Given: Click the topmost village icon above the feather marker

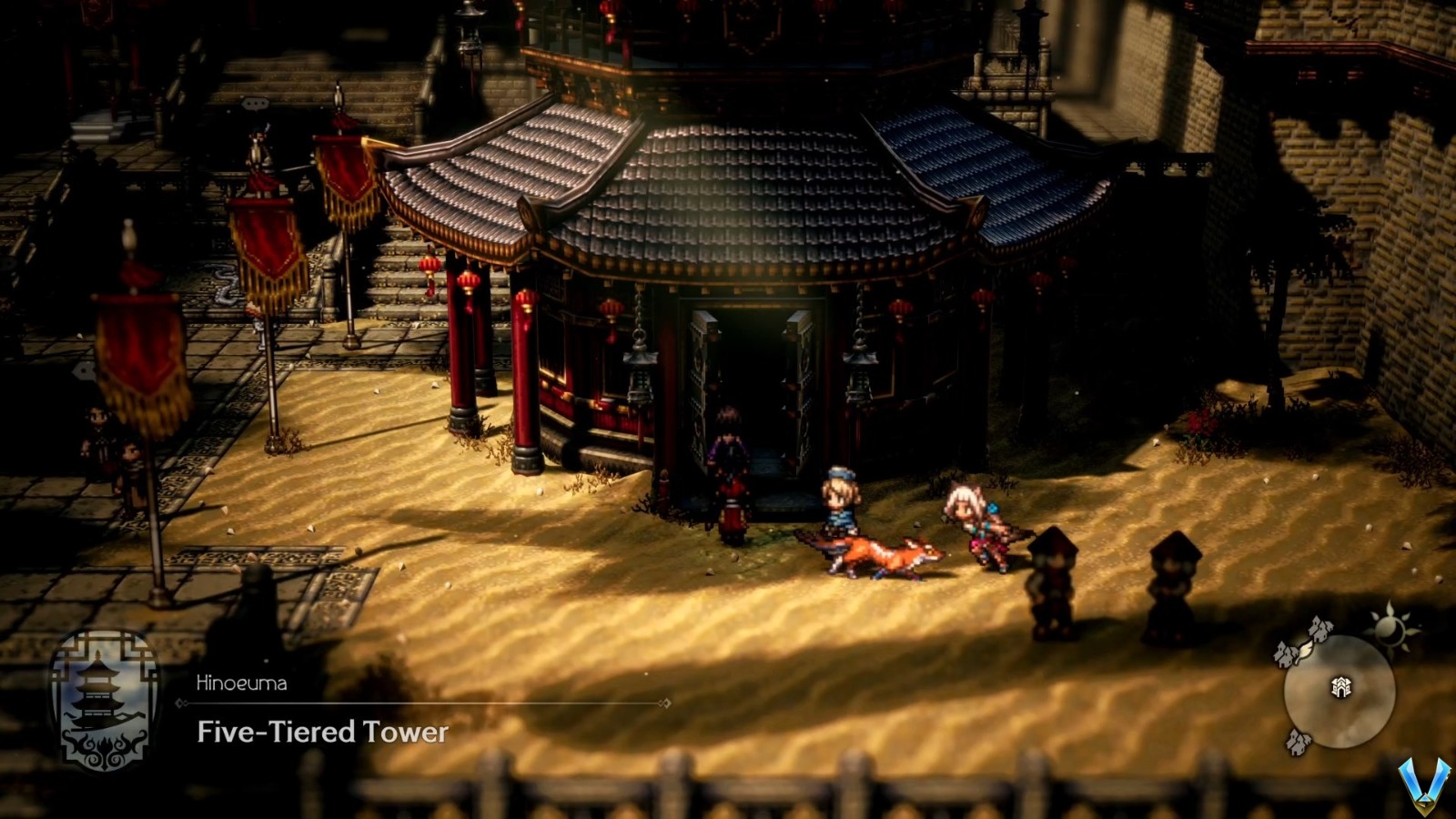Looking at the screenshot, I should 1319,628.
